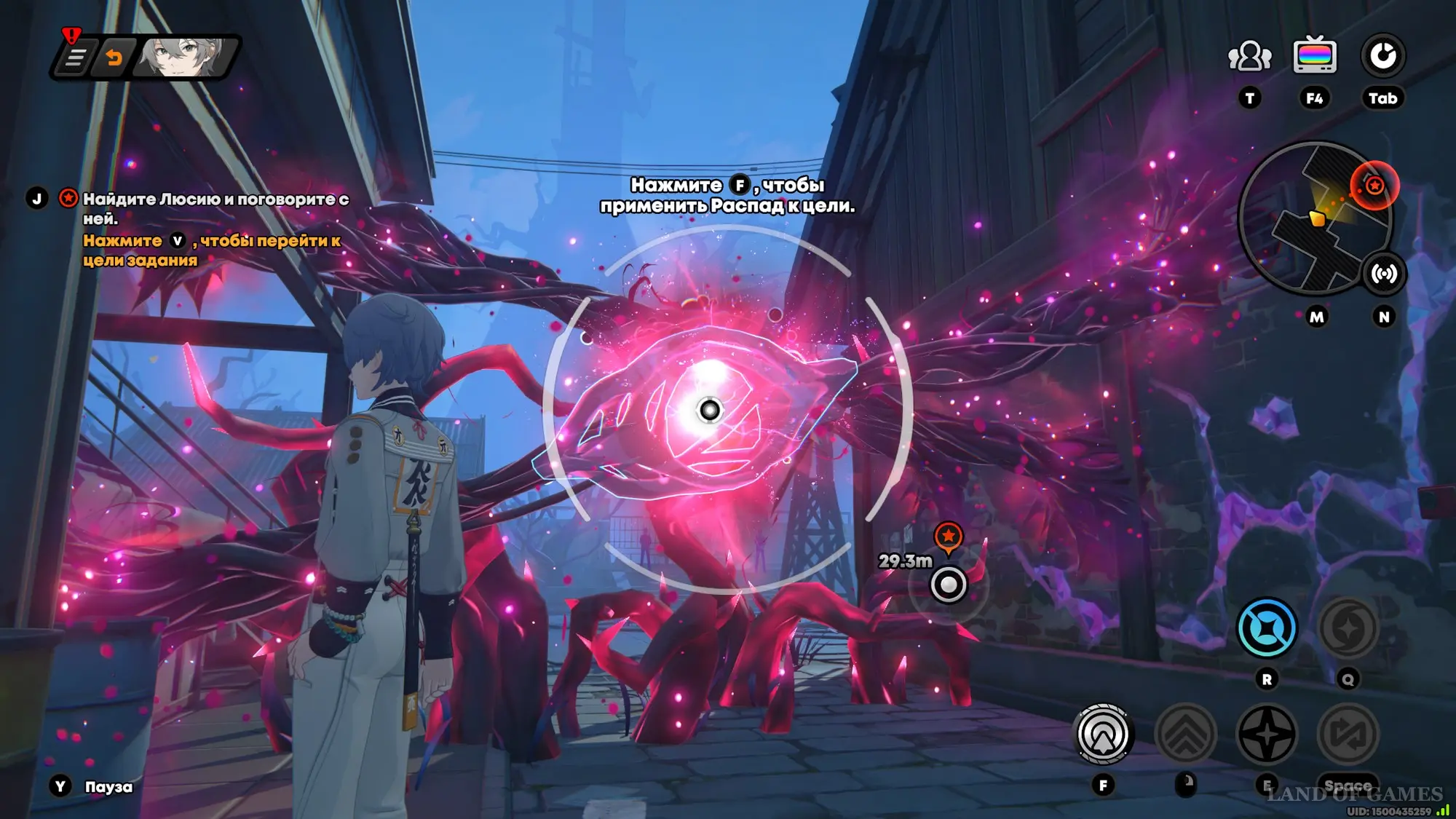Click the double-chevron ability icon

tap(1185, 735)
